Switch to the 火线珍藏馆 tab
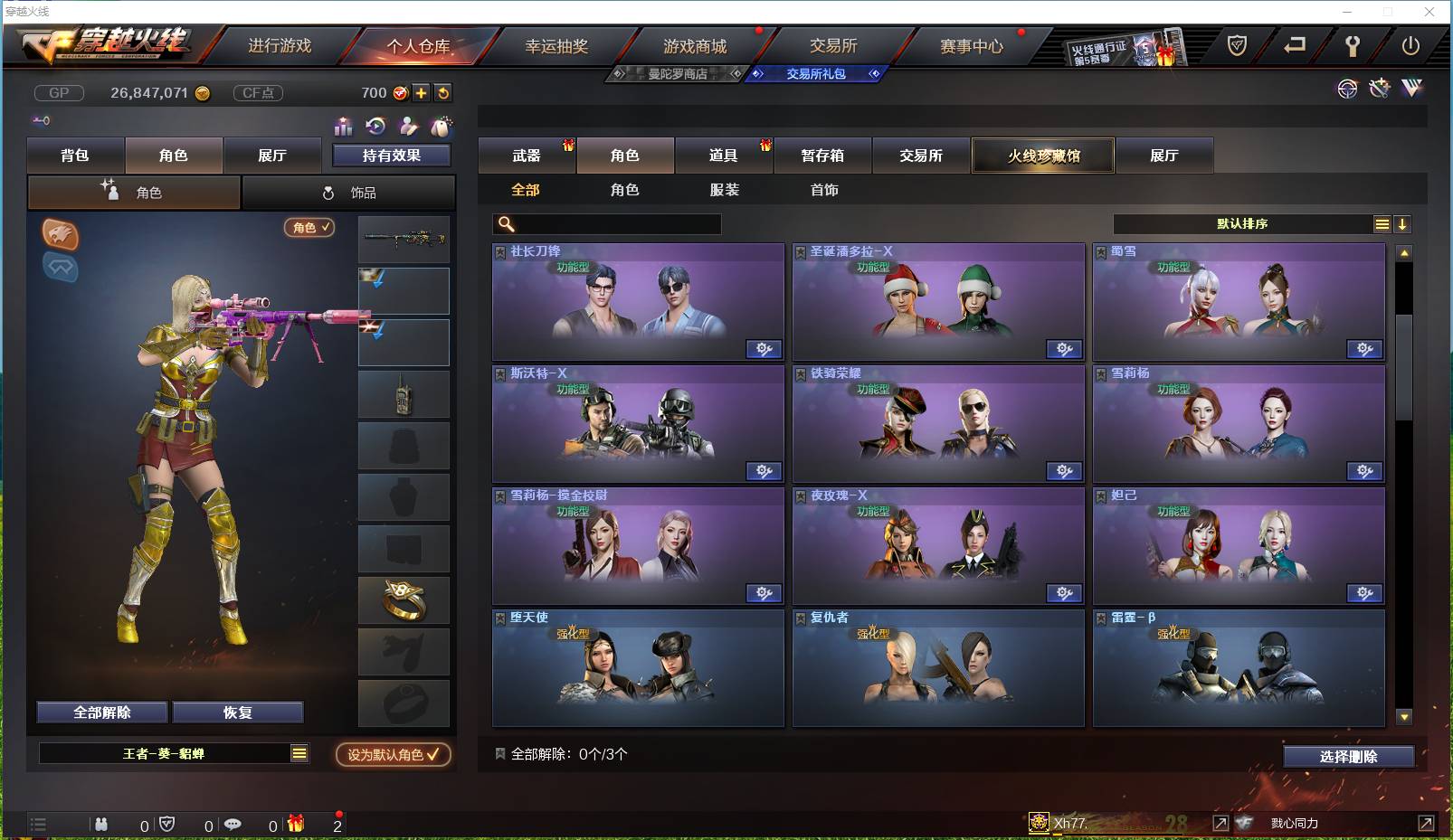This screenshot has height=840, width=1453. coord(1042,155)
